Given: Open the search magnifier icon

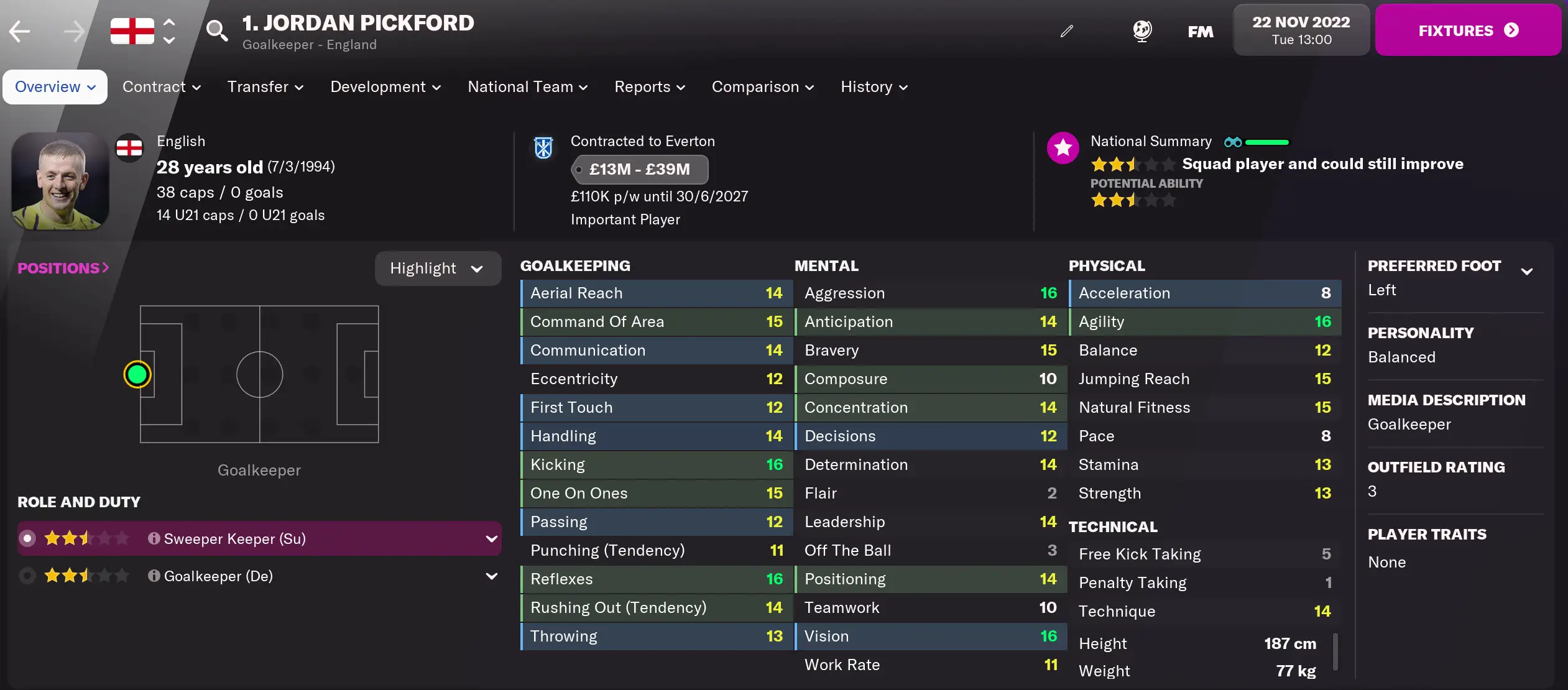Looking at the screenshot, I should (x=216, y=30).
